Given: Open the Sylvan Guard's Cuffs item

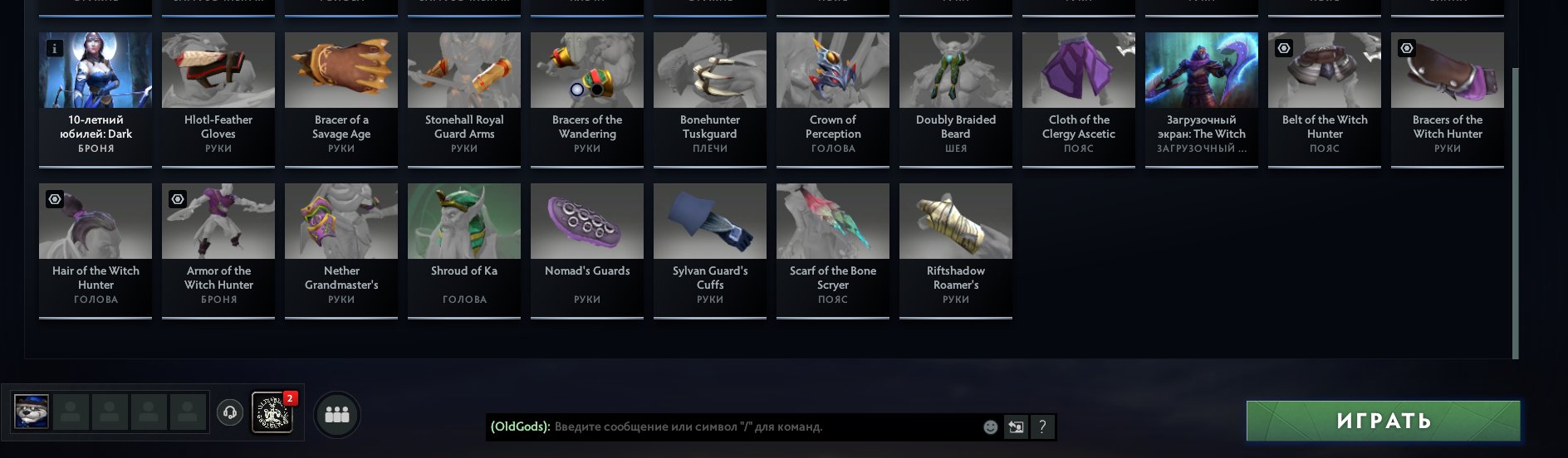Looking at the screenshot, I should pos(710,249).
